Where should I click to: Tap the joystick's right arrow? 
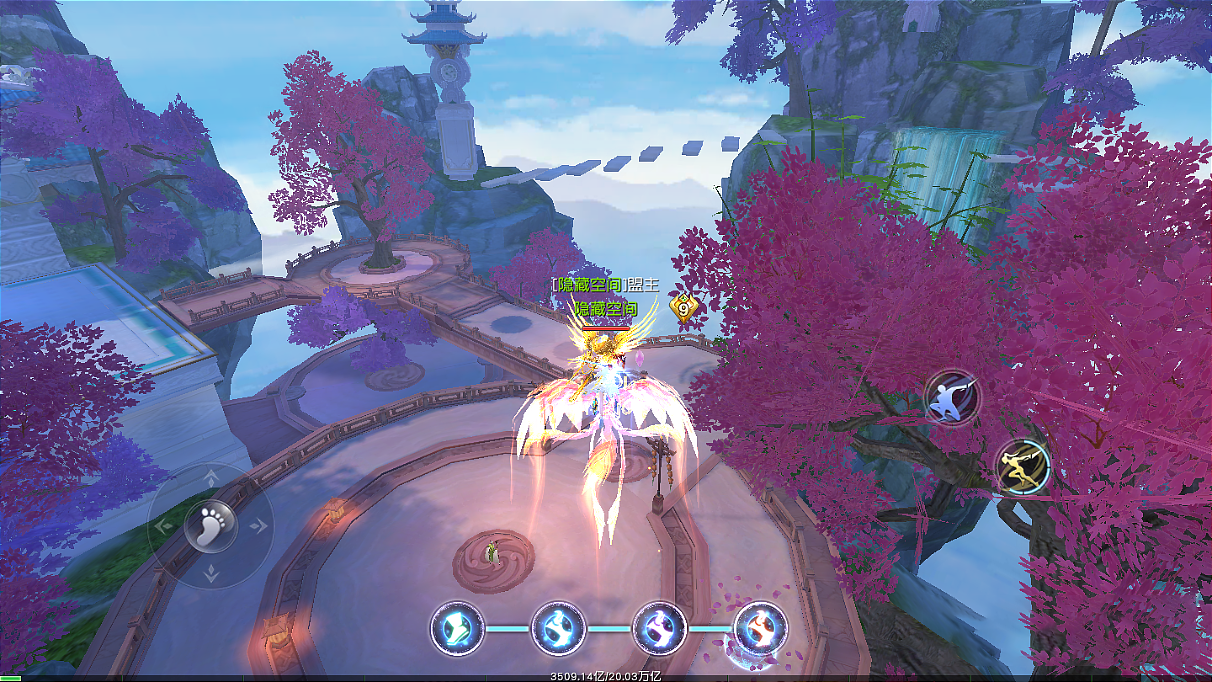(x=259, y=524)
